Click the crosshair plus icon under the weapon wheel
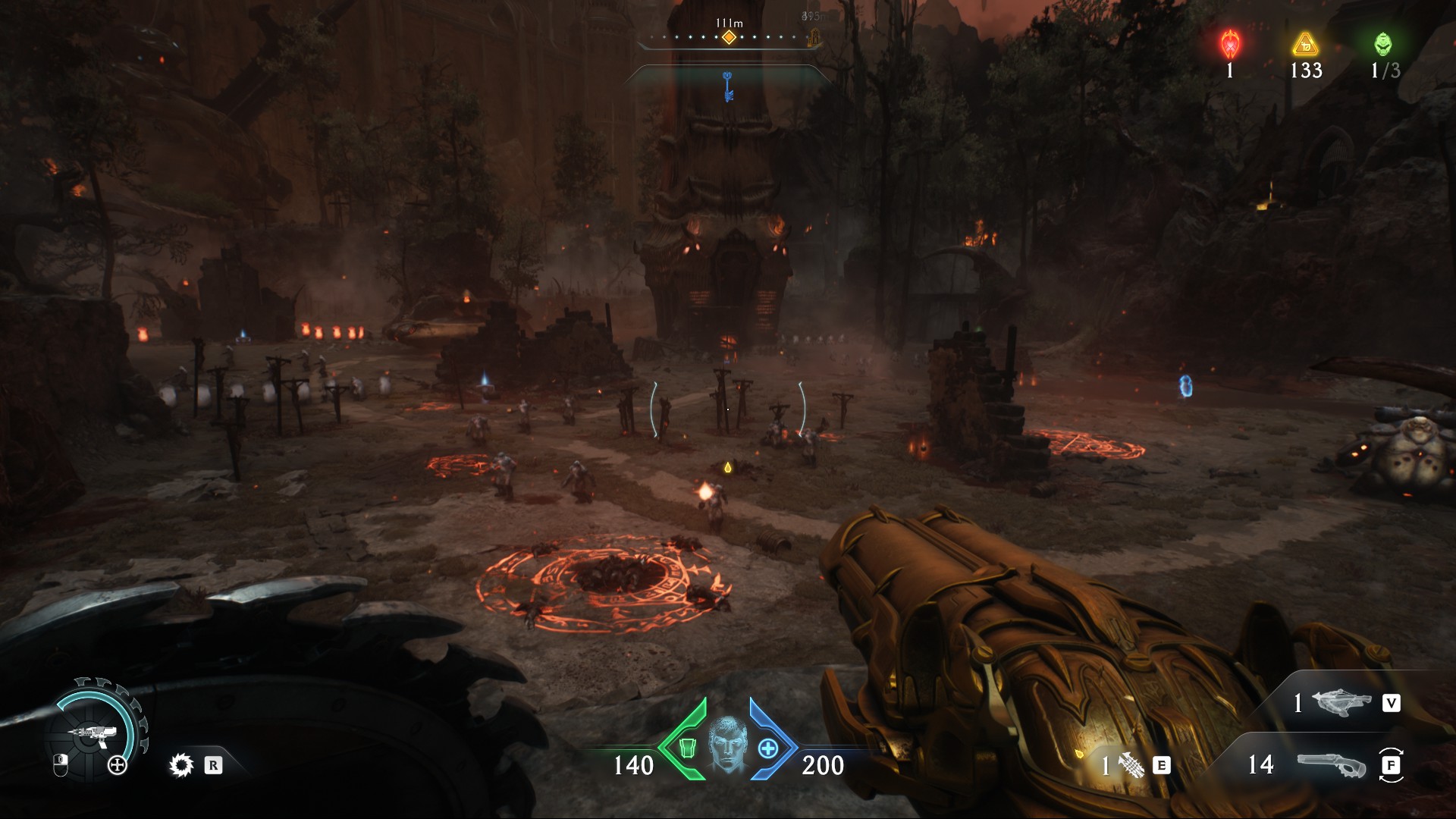Image resolution: width=1456 pixels, height=819 pixels. tap(117, 764)
